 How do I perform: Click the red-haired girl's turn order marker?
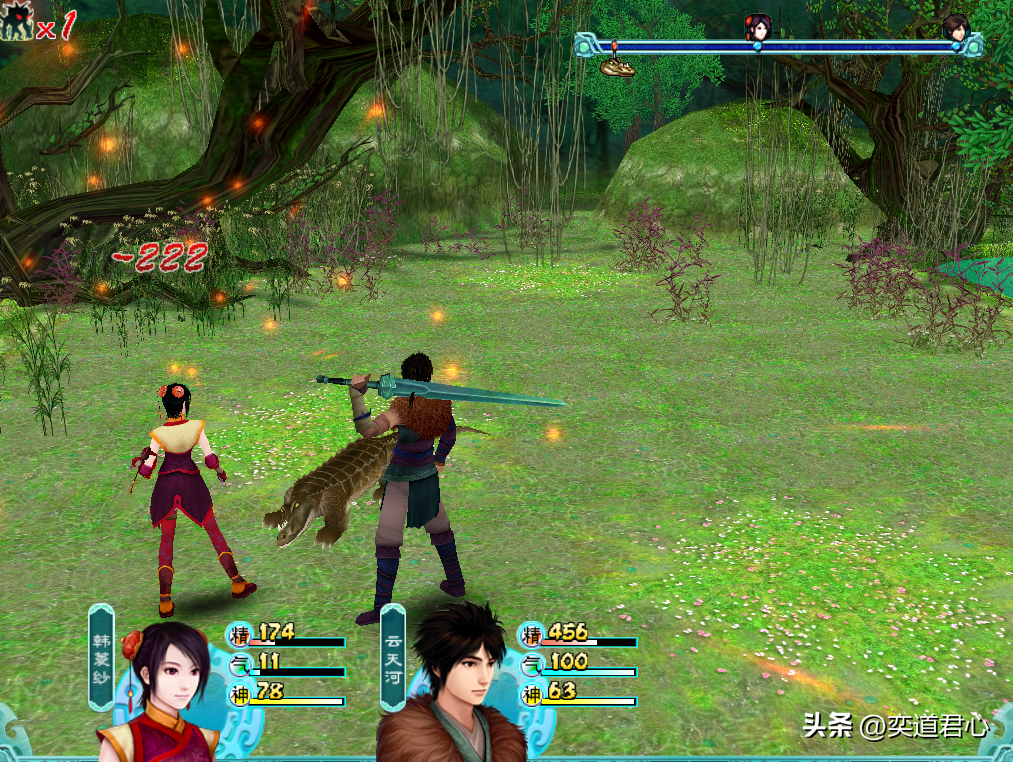pos(759,27)
